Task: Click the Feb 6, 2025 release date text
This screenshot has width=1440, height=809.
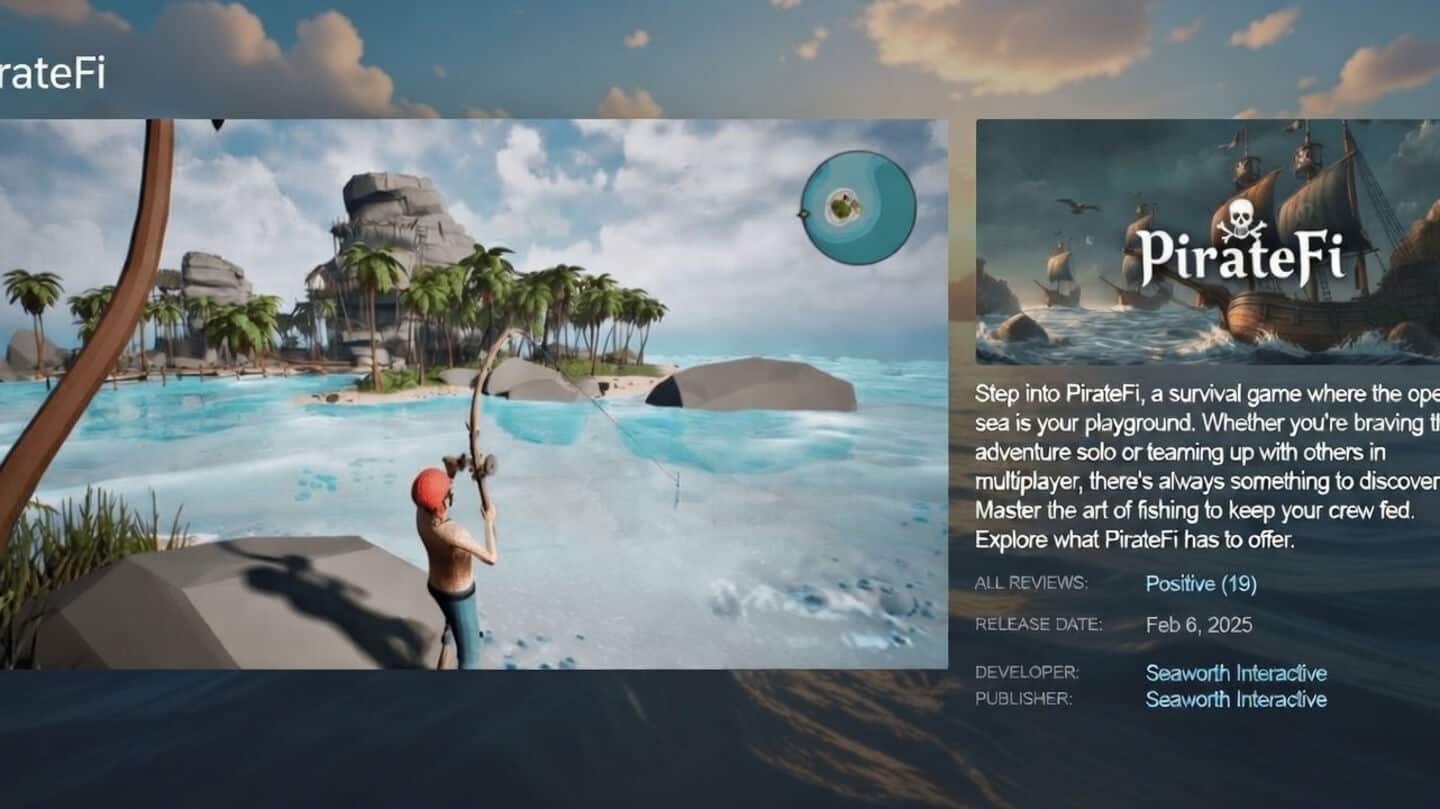Action: [x=1197, y=625]
